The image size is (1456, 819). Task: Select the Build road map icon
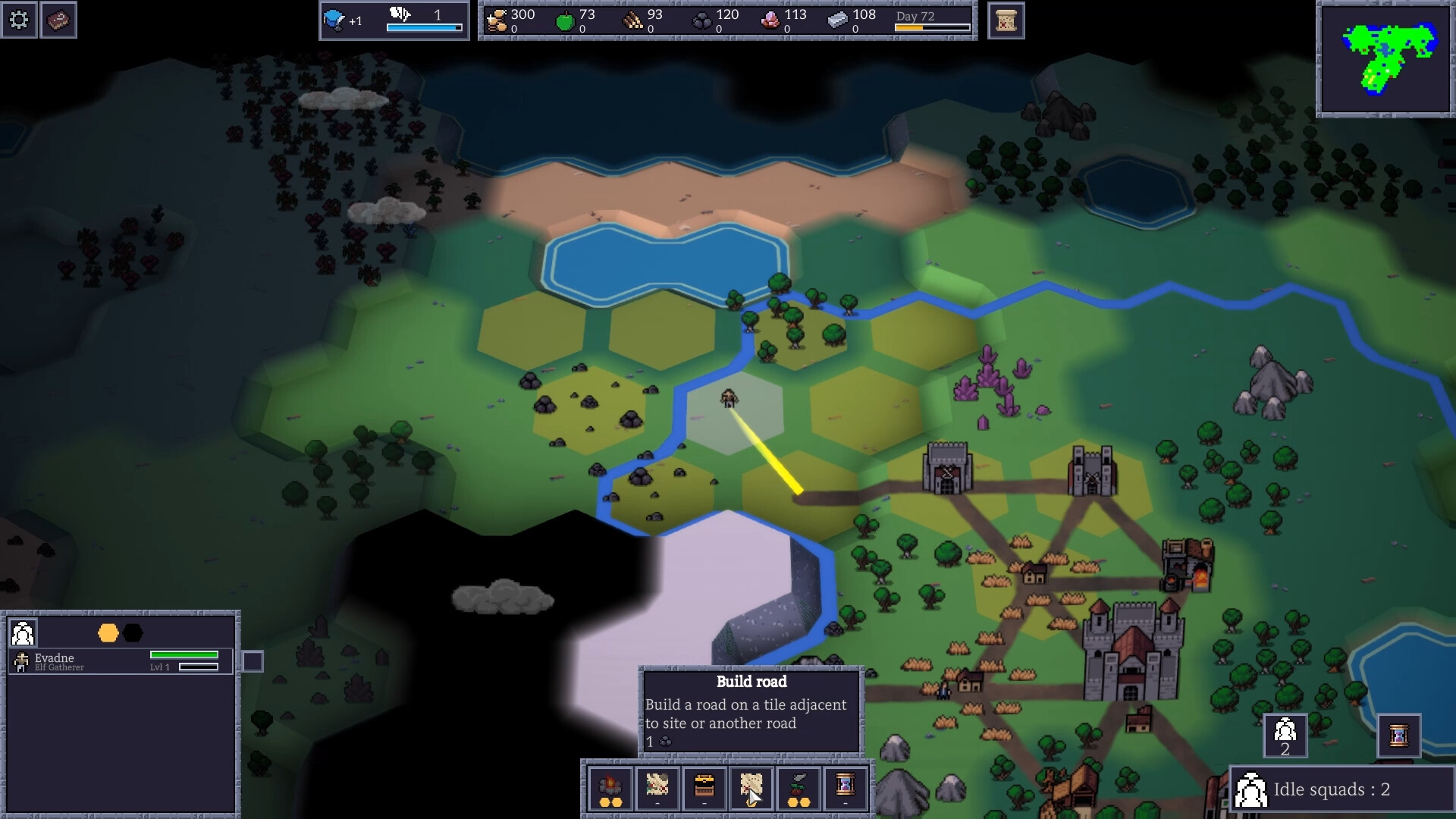coord(752,789)
